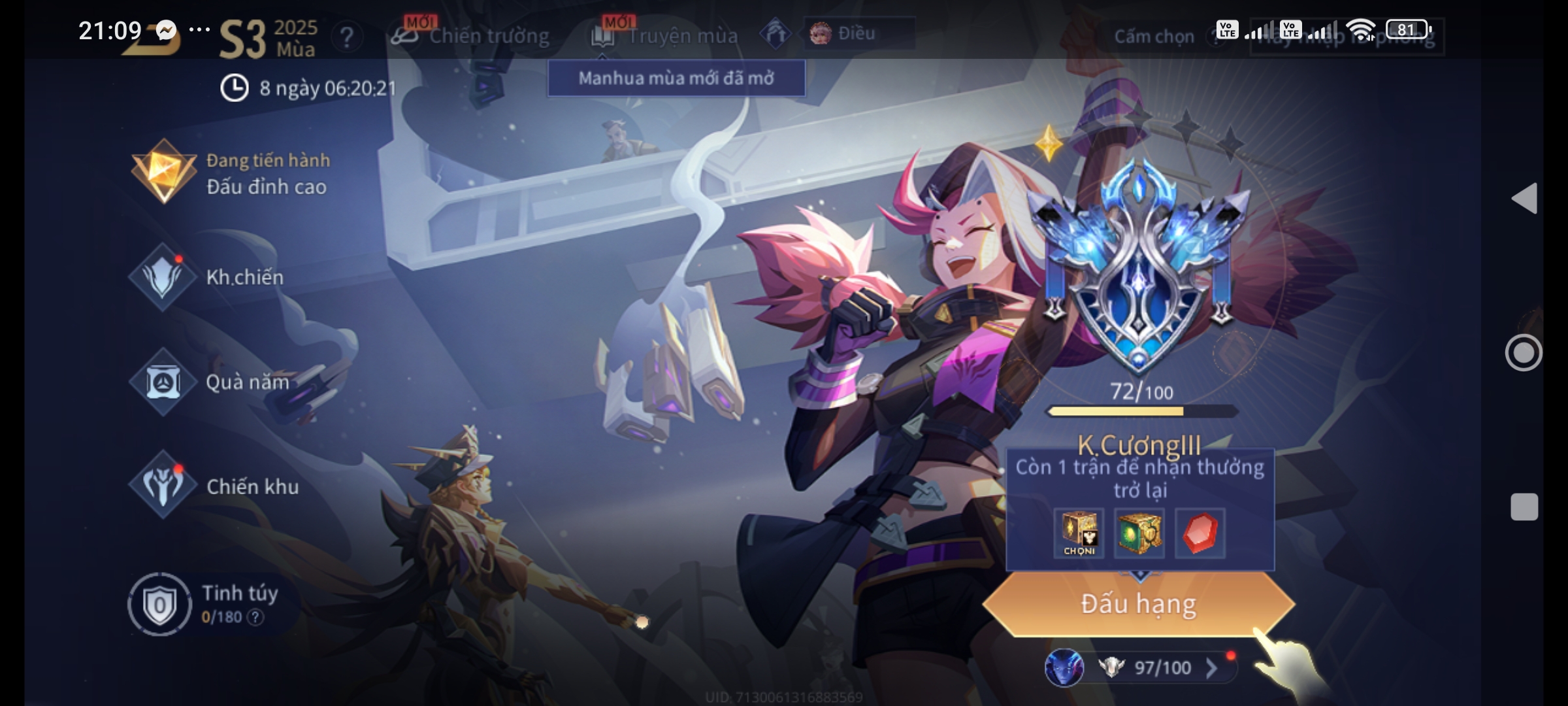Tap the Manhua mùa mới đã mở banner
The height and width of the screenshot is (706, 1568).
pyautogui.click(x=676, y=78)
